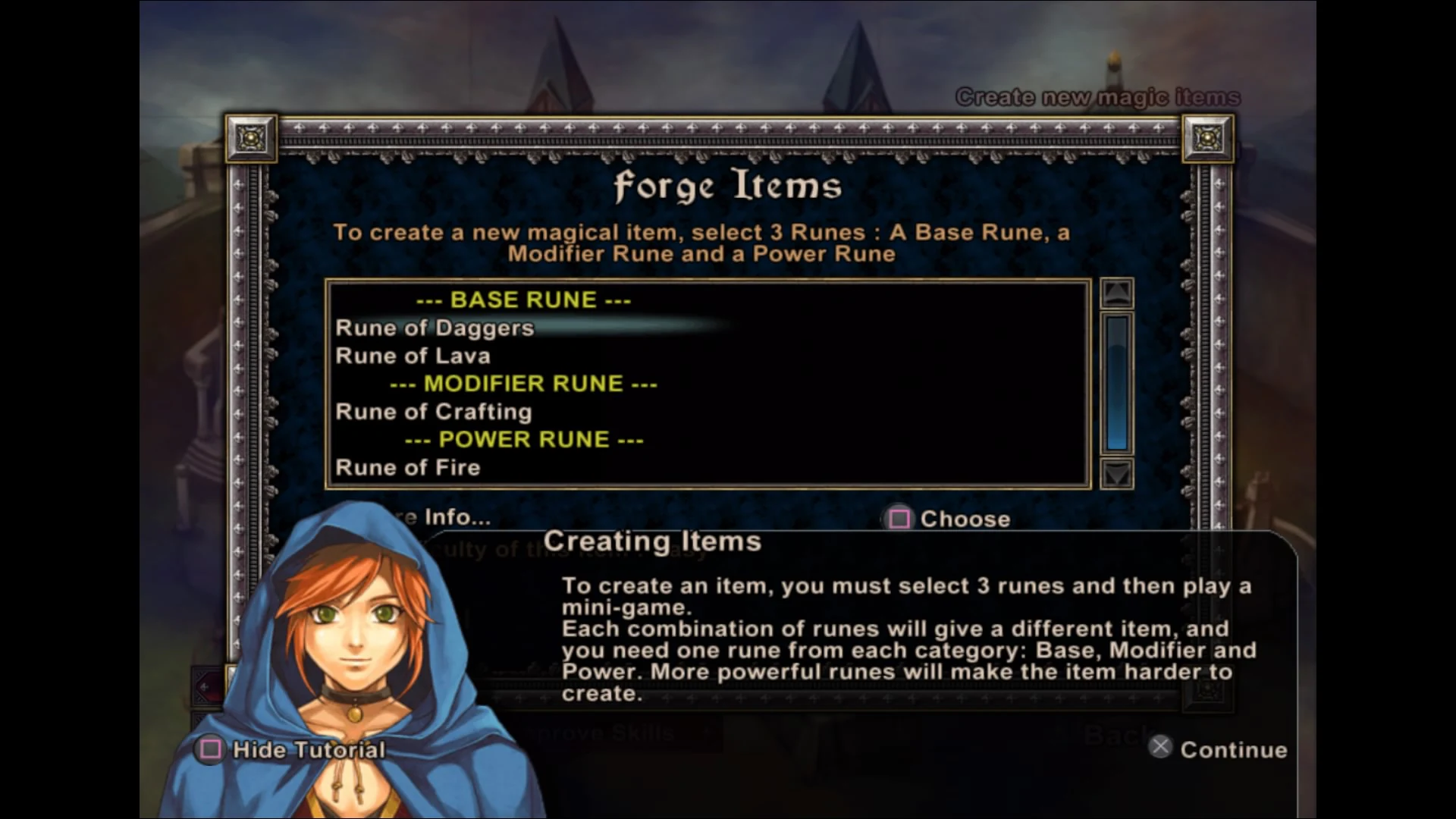Select Rune of Fire under POWER RUNE

(x=408, y=467)
